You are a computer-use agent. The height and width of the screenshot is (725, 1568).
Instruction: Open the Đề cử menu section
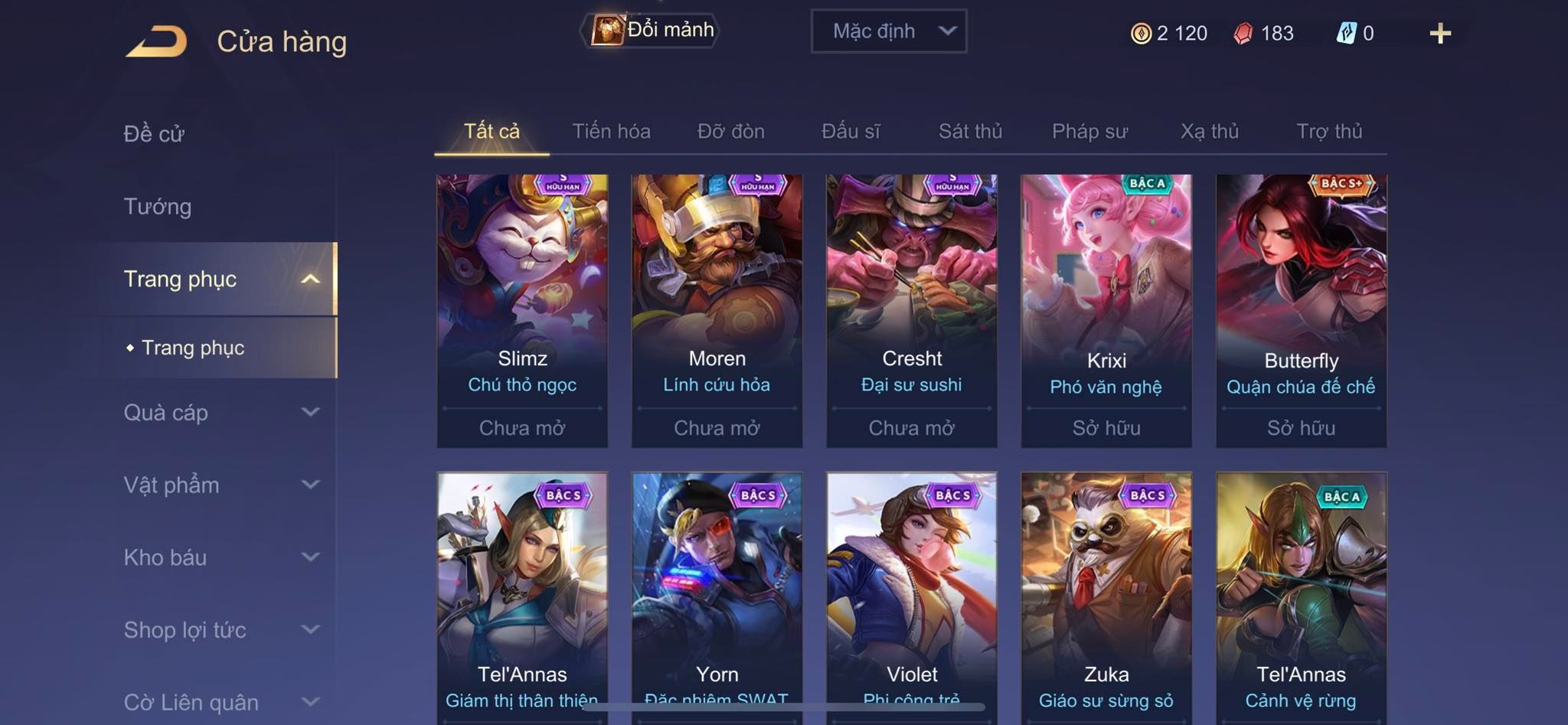[x=154, y=134]
